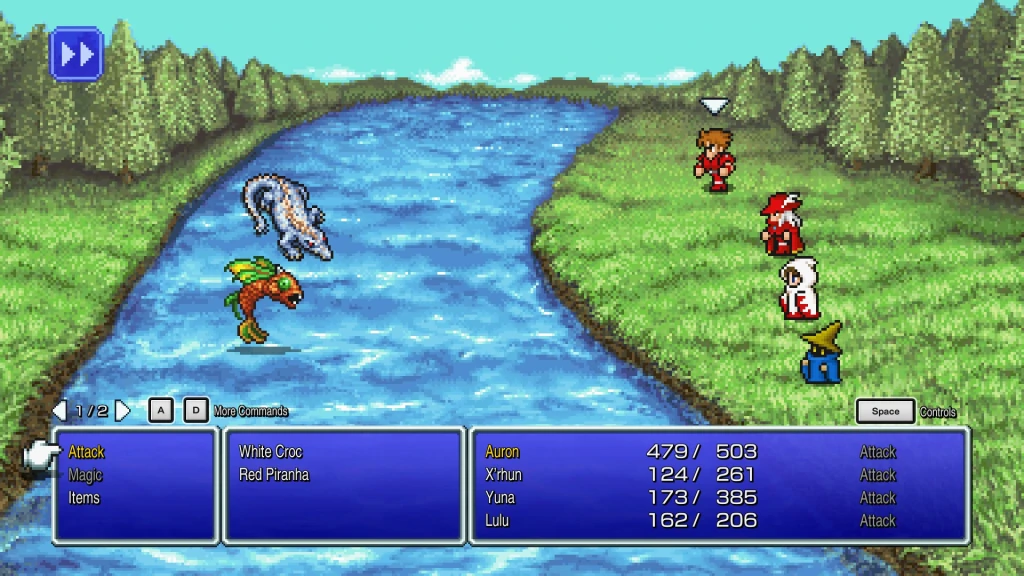Go to previous command page arrow
The height and width of the screenshot is (576, 1024).
coord(59,411)
